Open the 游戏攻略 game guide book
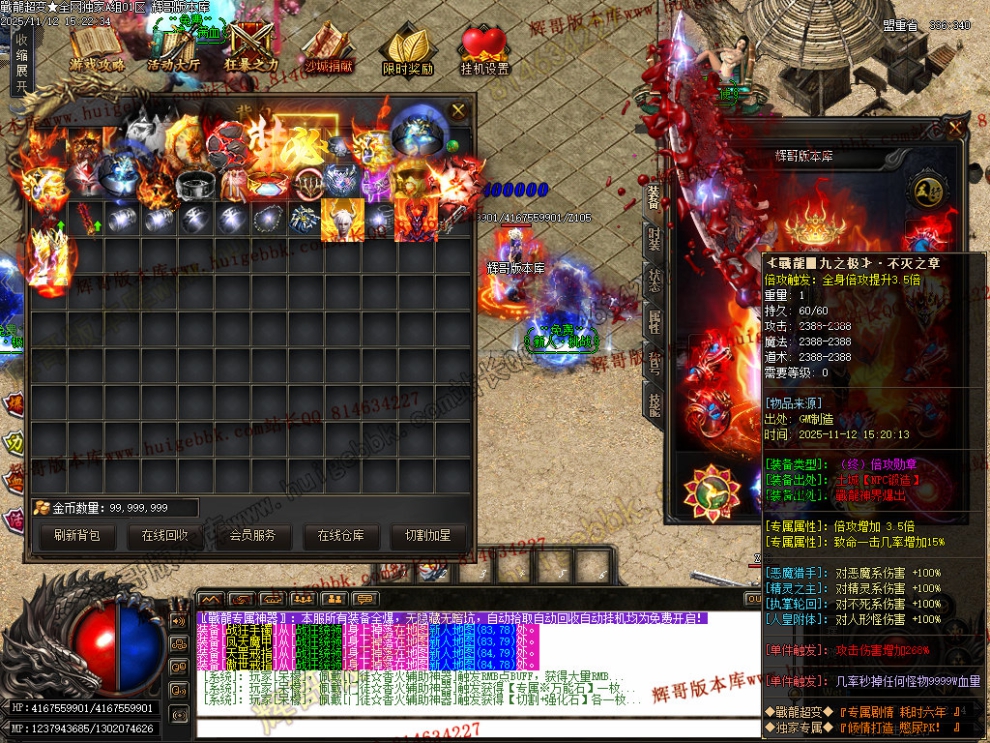 coord(97,49)
